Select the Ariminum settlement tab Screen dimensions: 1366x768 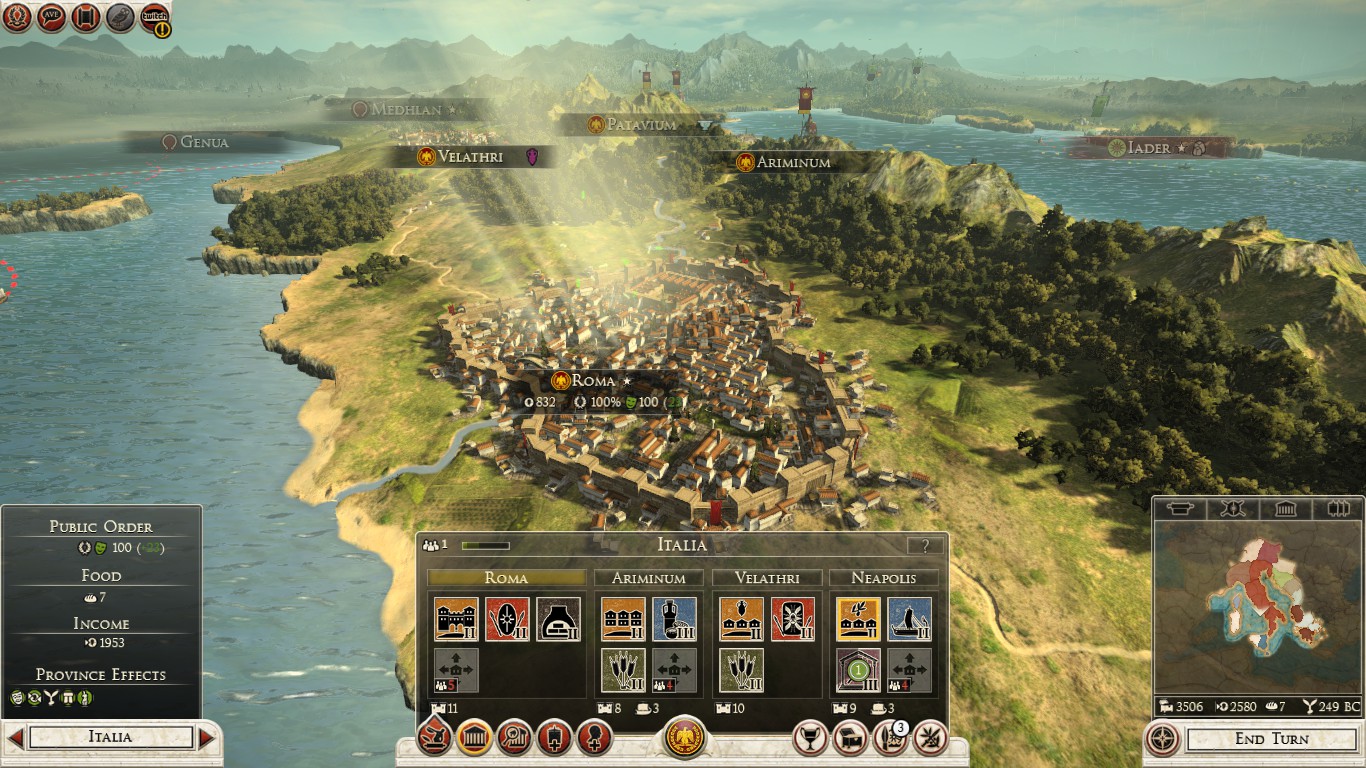tap(649, 578)
